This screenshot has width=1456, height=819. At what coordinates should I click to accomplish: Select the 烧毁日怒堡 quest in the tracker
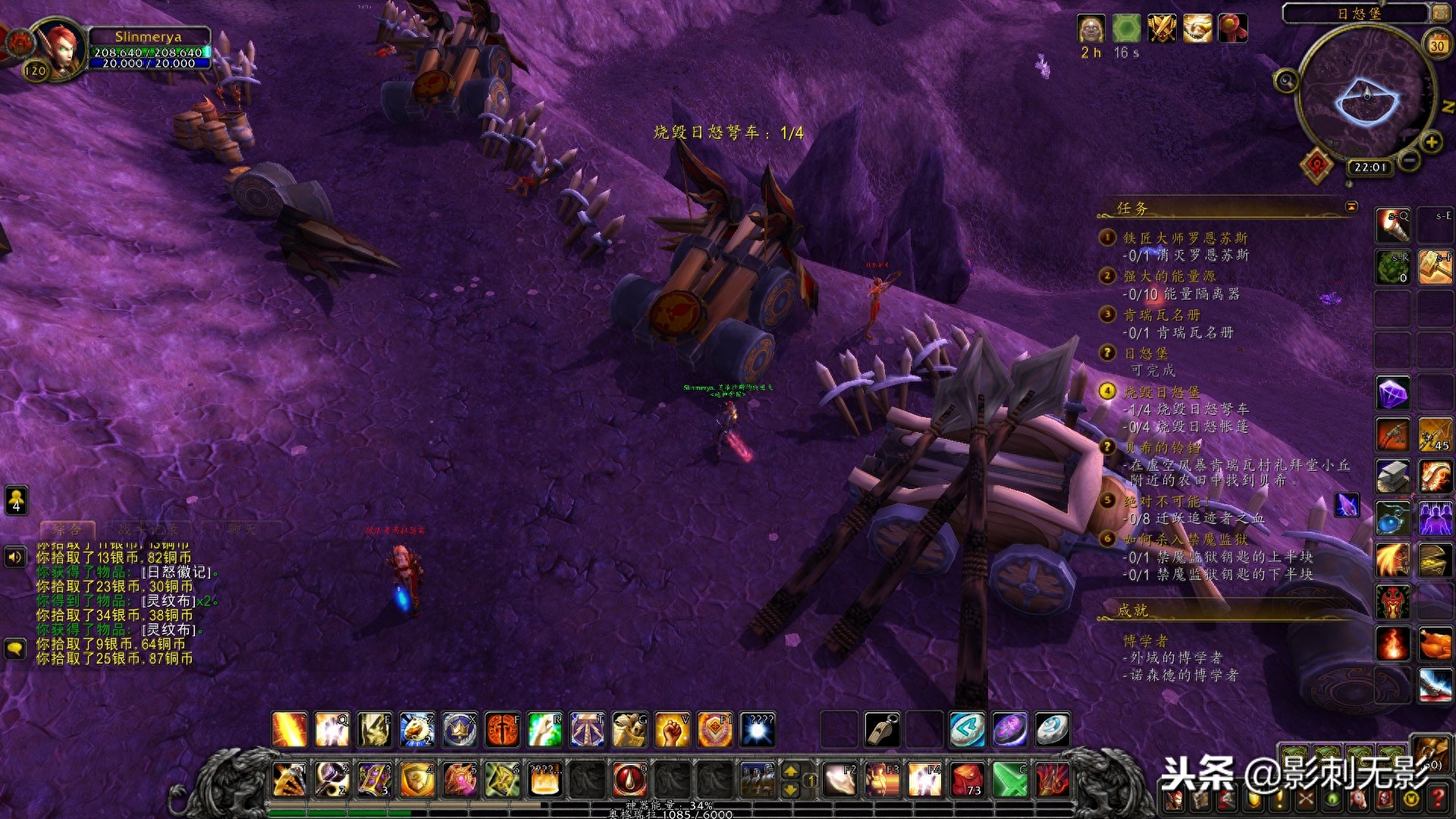[x=1162, y=392]
